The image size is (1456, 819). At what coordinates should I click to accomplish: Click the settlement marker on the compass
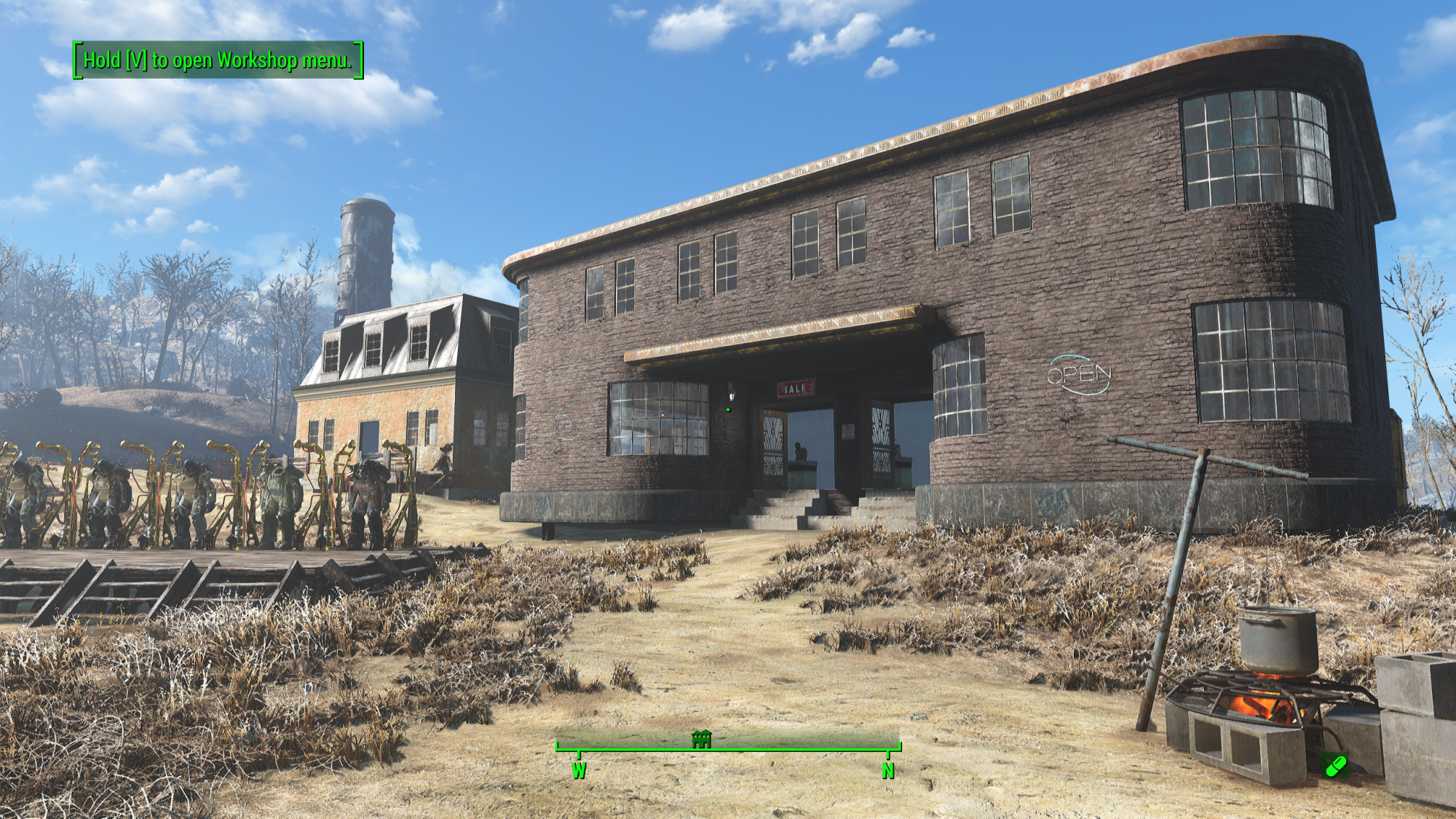point(701,740)
